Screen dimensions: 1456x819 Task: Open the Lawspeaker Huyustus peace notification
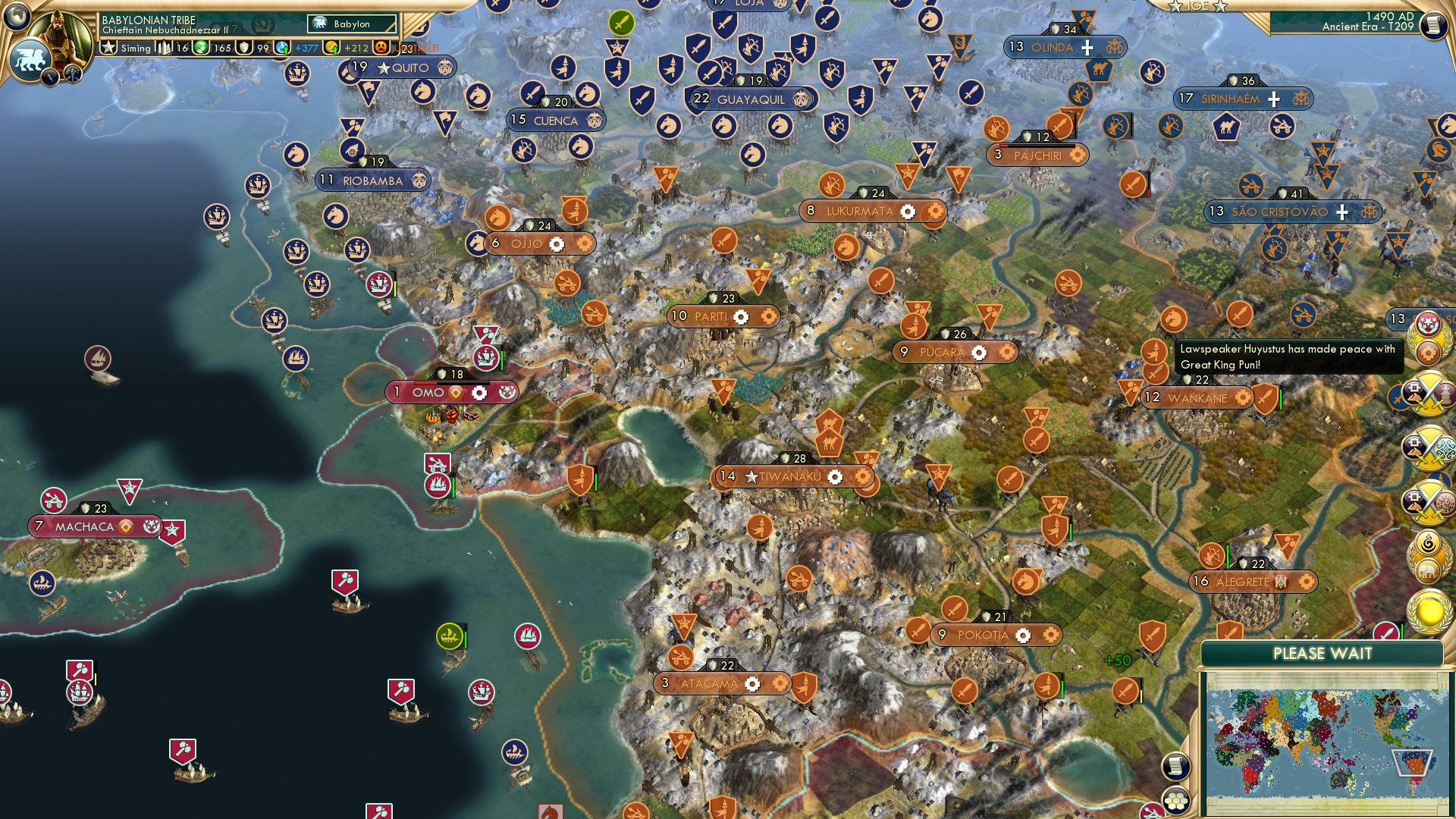coord(1287,358)
